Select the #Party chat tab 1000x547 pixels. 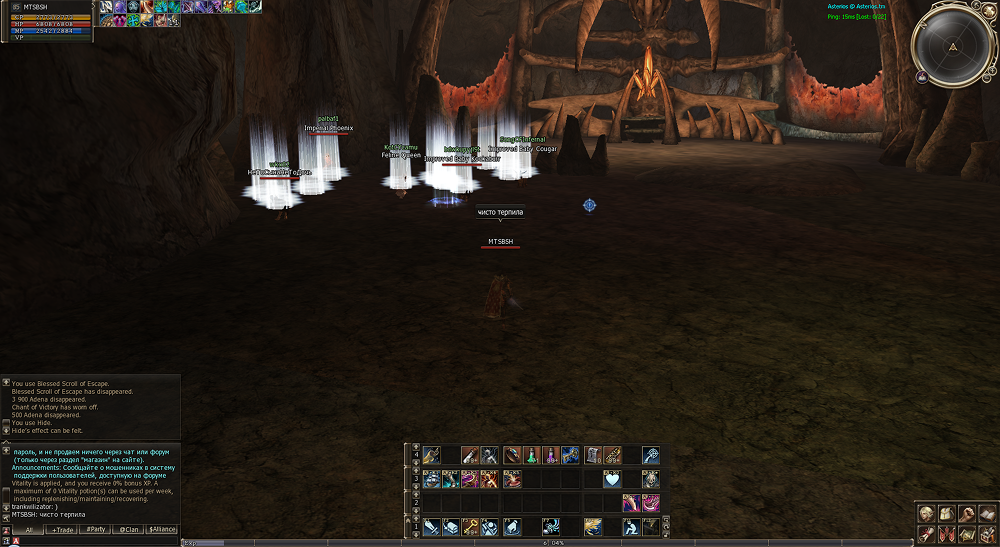coord(96,529)
